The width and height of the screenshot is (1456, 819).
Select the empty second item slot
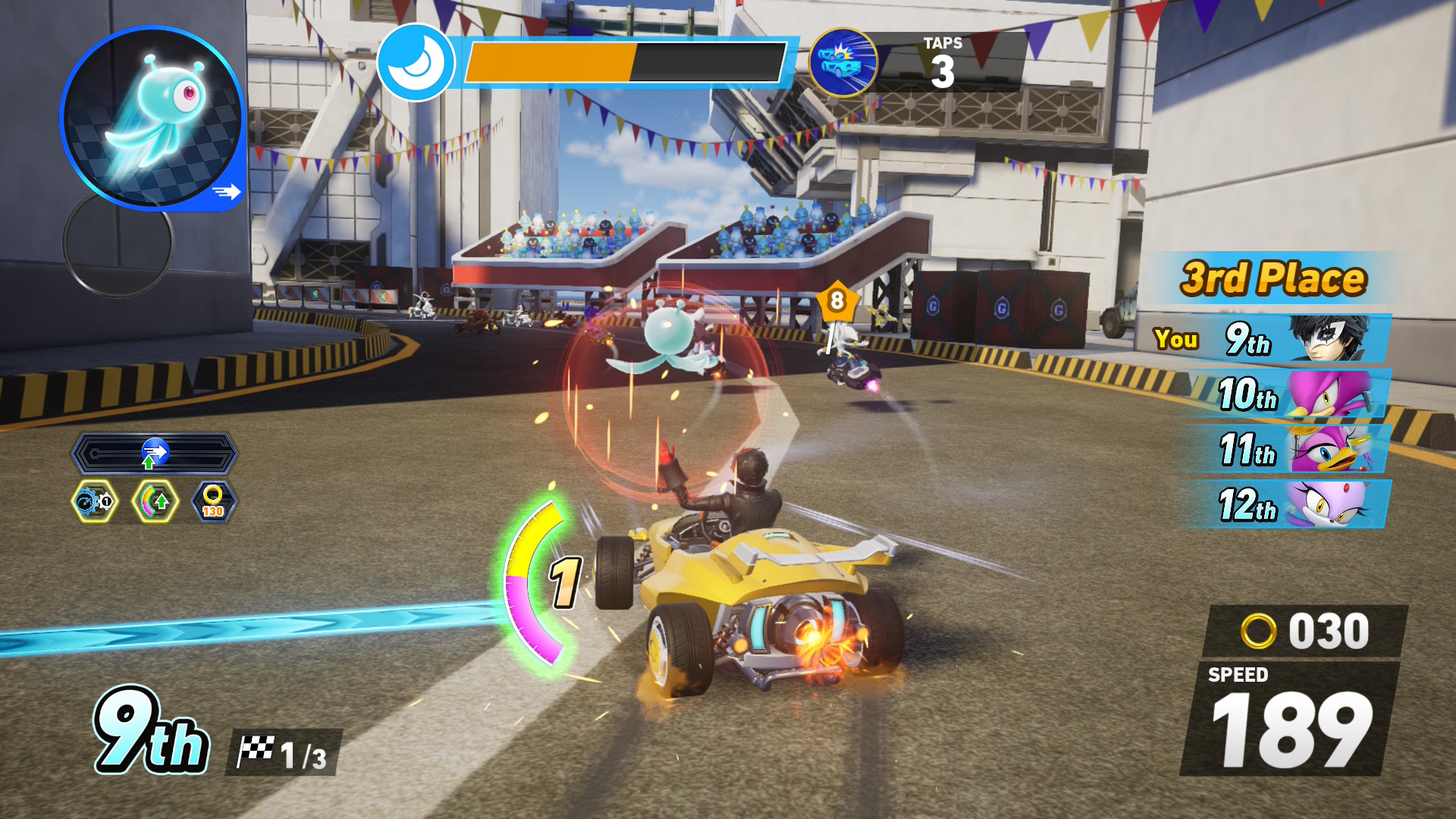[x=118, y=244]
